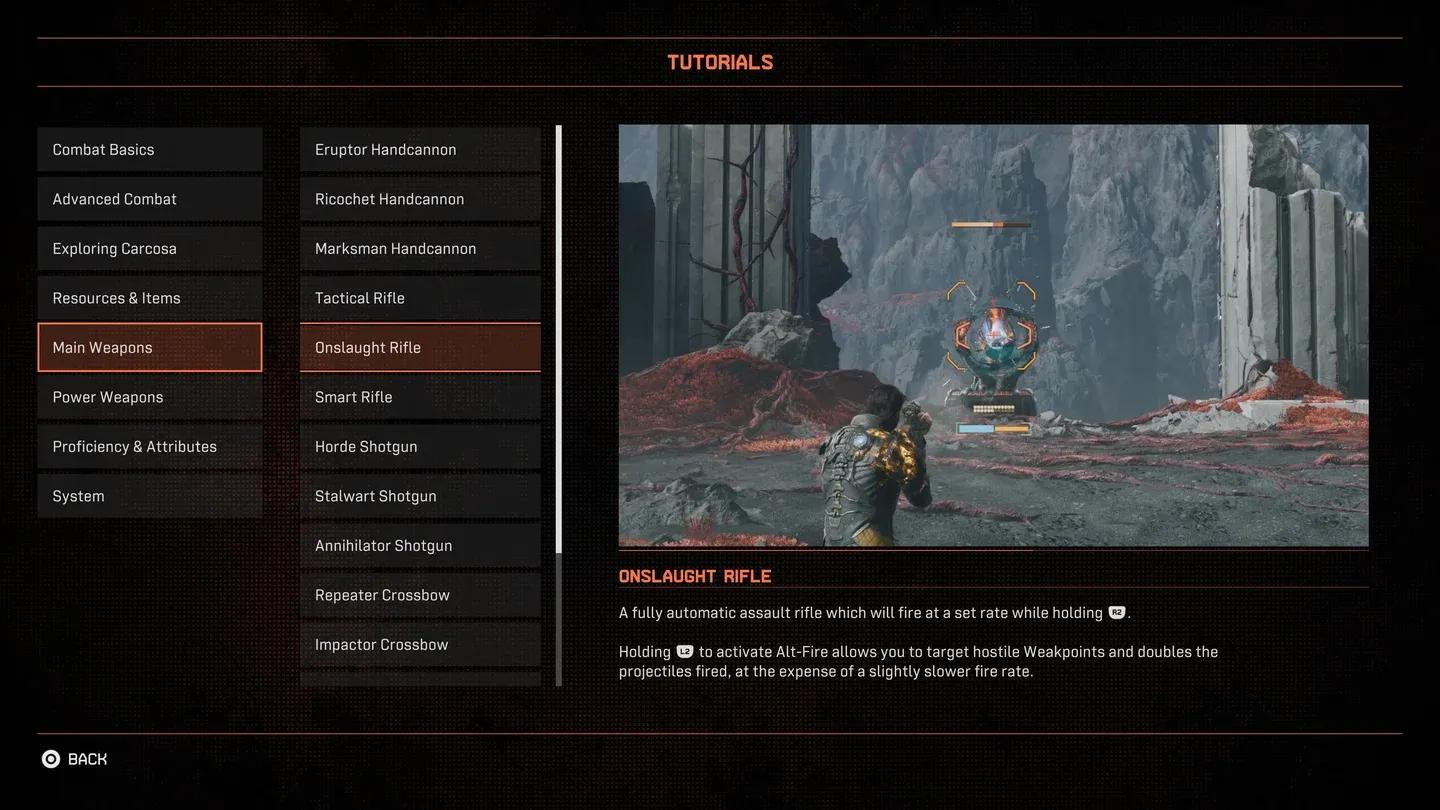1440x810 pixels.
Task: Select the Ricochet Handcannon entry
Action: click(x=419, y=198)
